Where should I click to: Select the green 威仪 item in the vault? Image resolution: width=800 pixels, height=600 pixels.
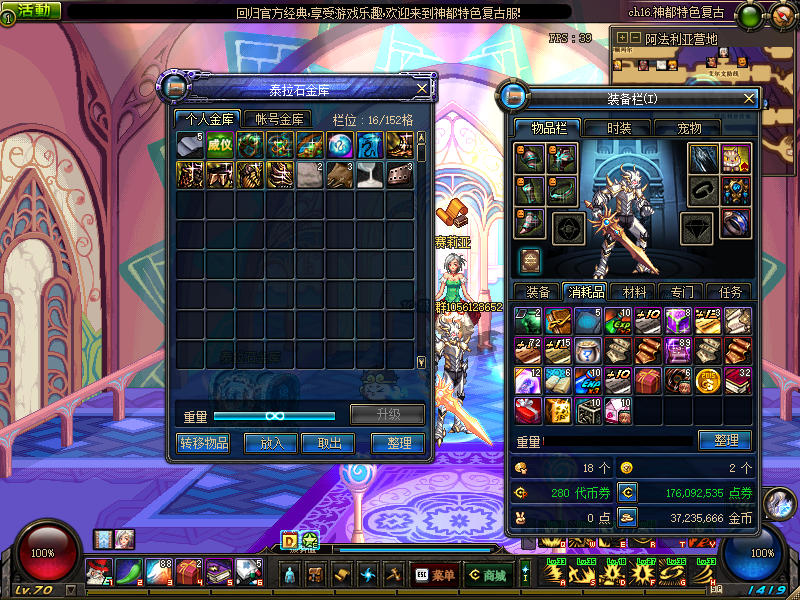click(220, 145)
